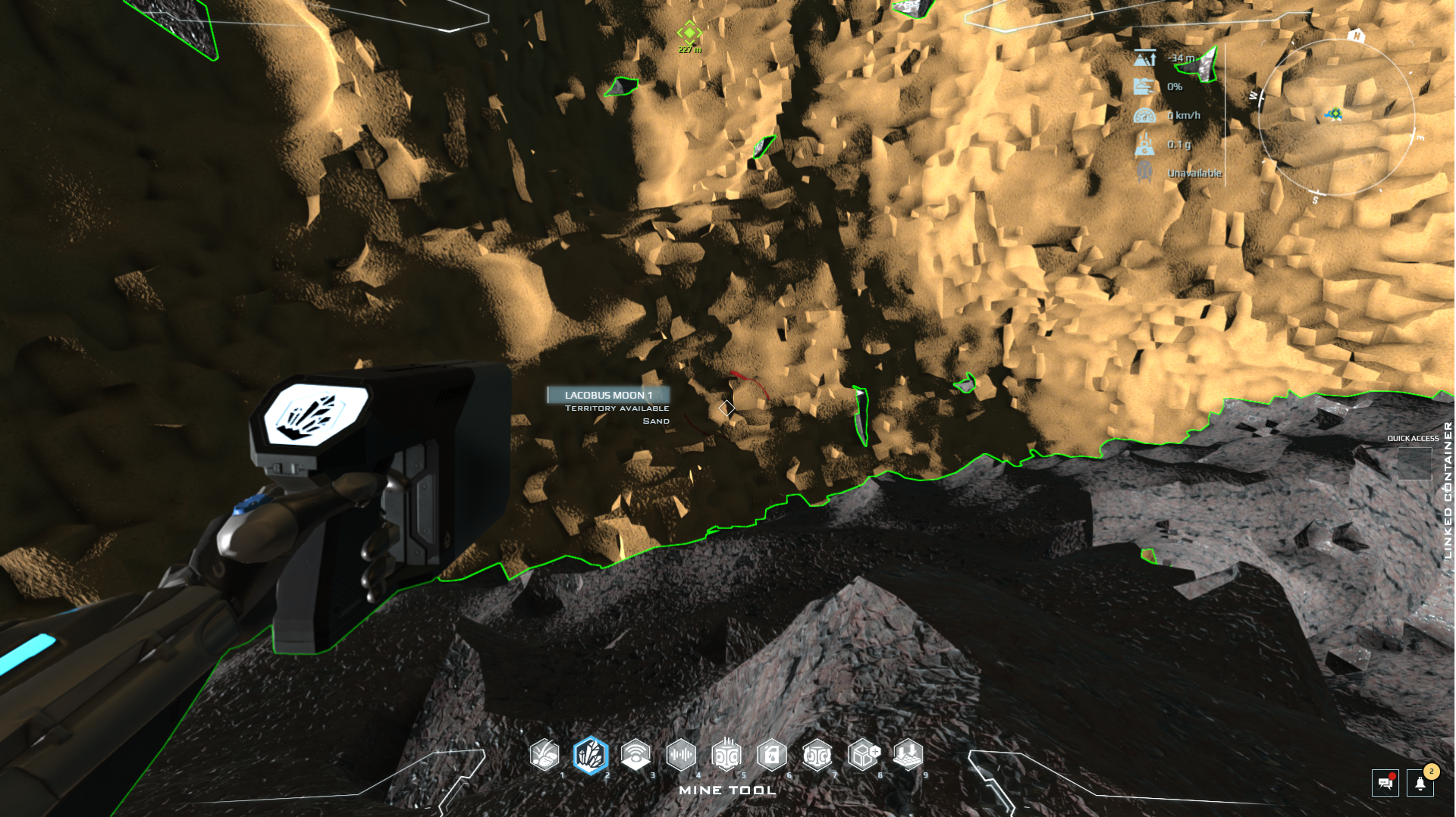
Task: Choose the rotating container tool in slot 7
Action: (x=817, y=755)
